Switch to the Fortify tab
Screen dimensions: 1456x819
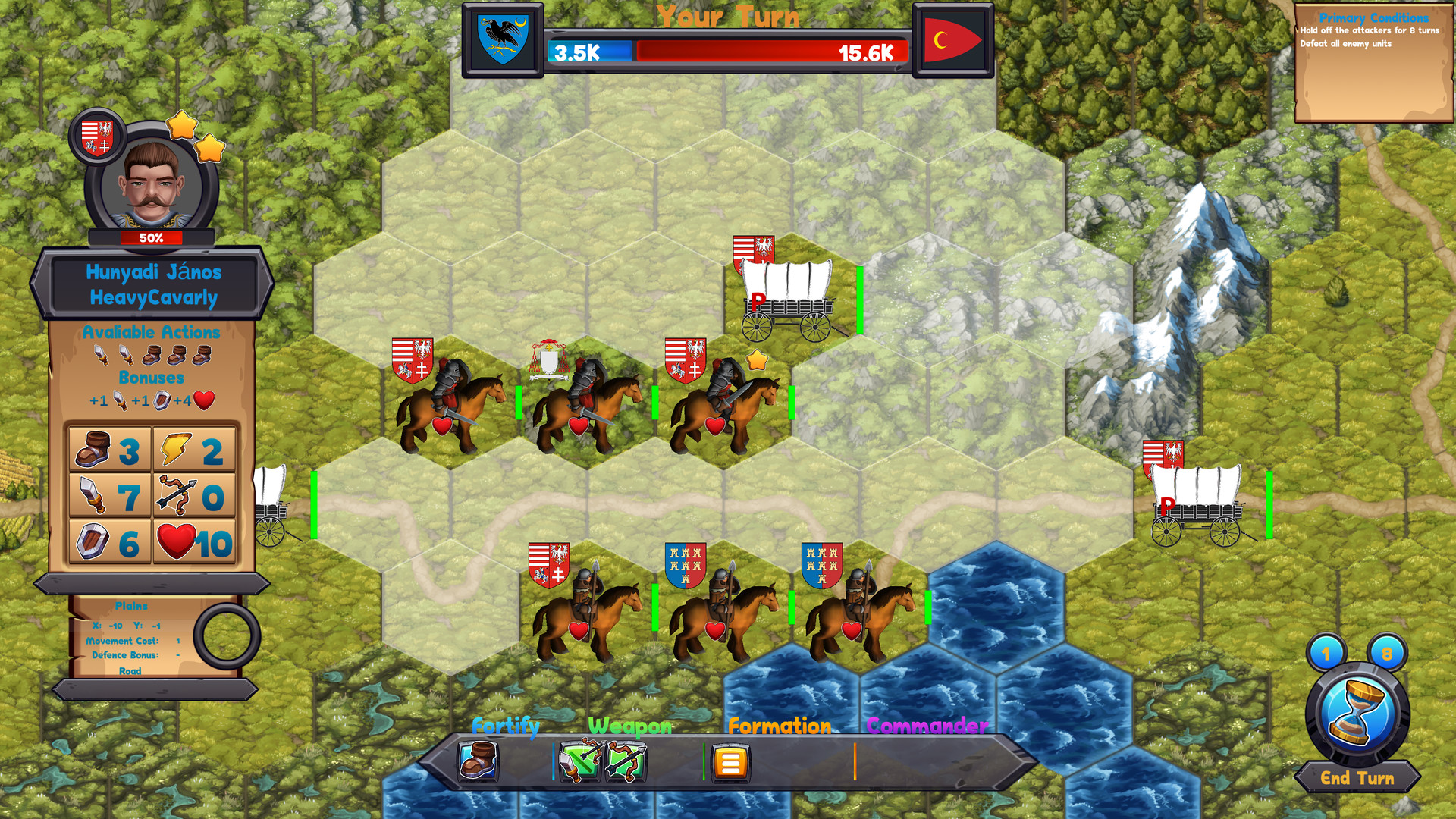(504, 726)
